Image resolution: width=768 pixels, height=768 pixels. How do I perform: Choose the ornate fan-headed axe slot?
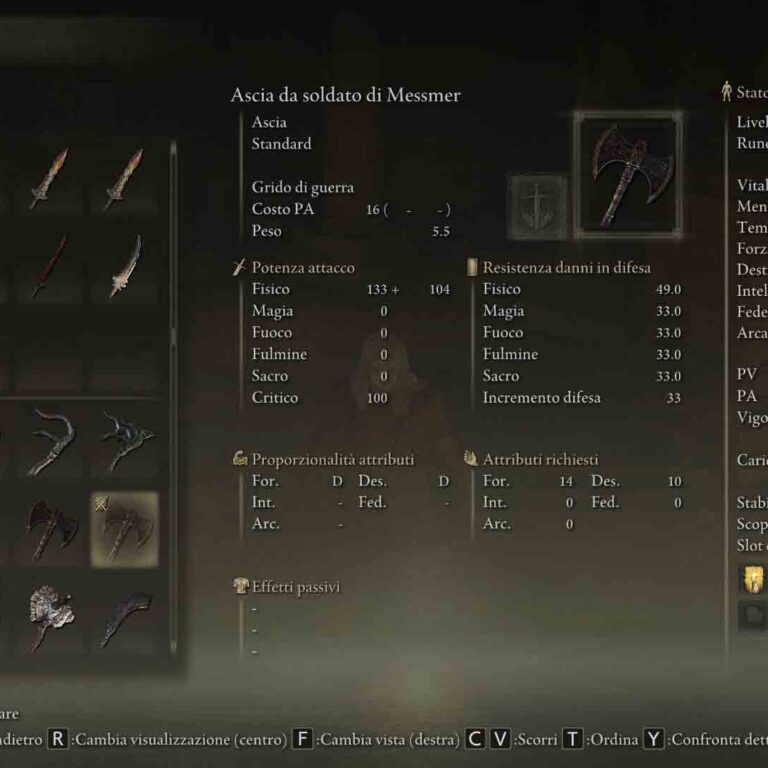48,616
